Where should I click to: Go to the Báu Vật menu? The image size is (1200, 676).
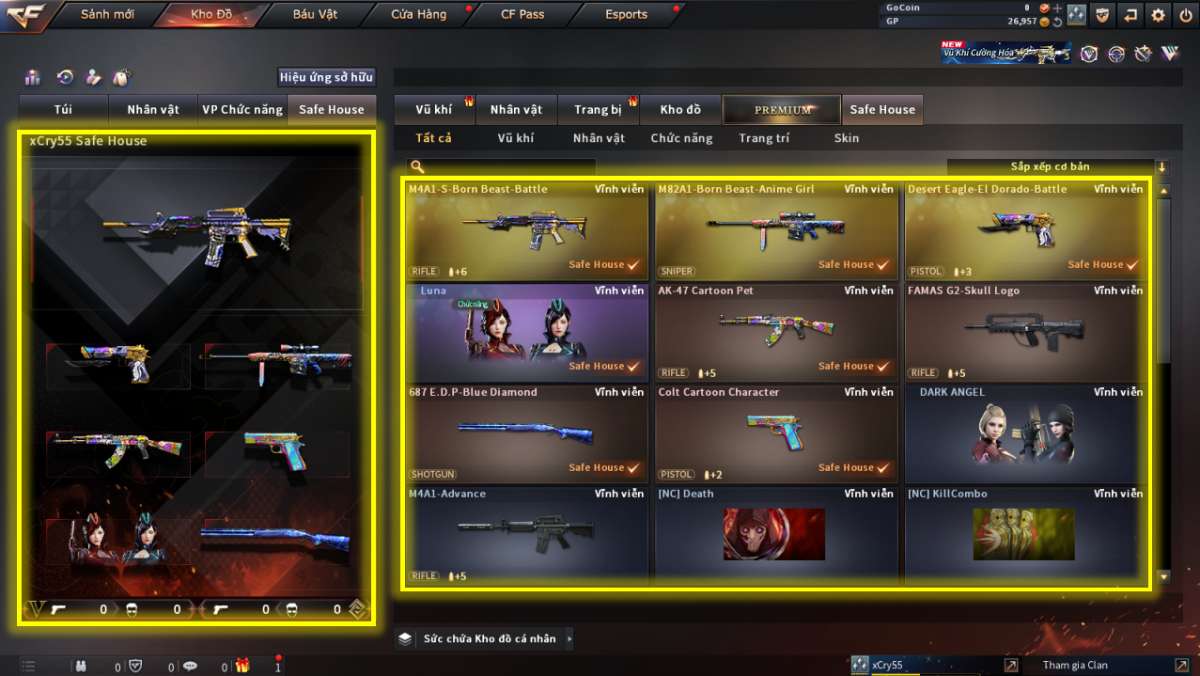(x=315, y=15)
